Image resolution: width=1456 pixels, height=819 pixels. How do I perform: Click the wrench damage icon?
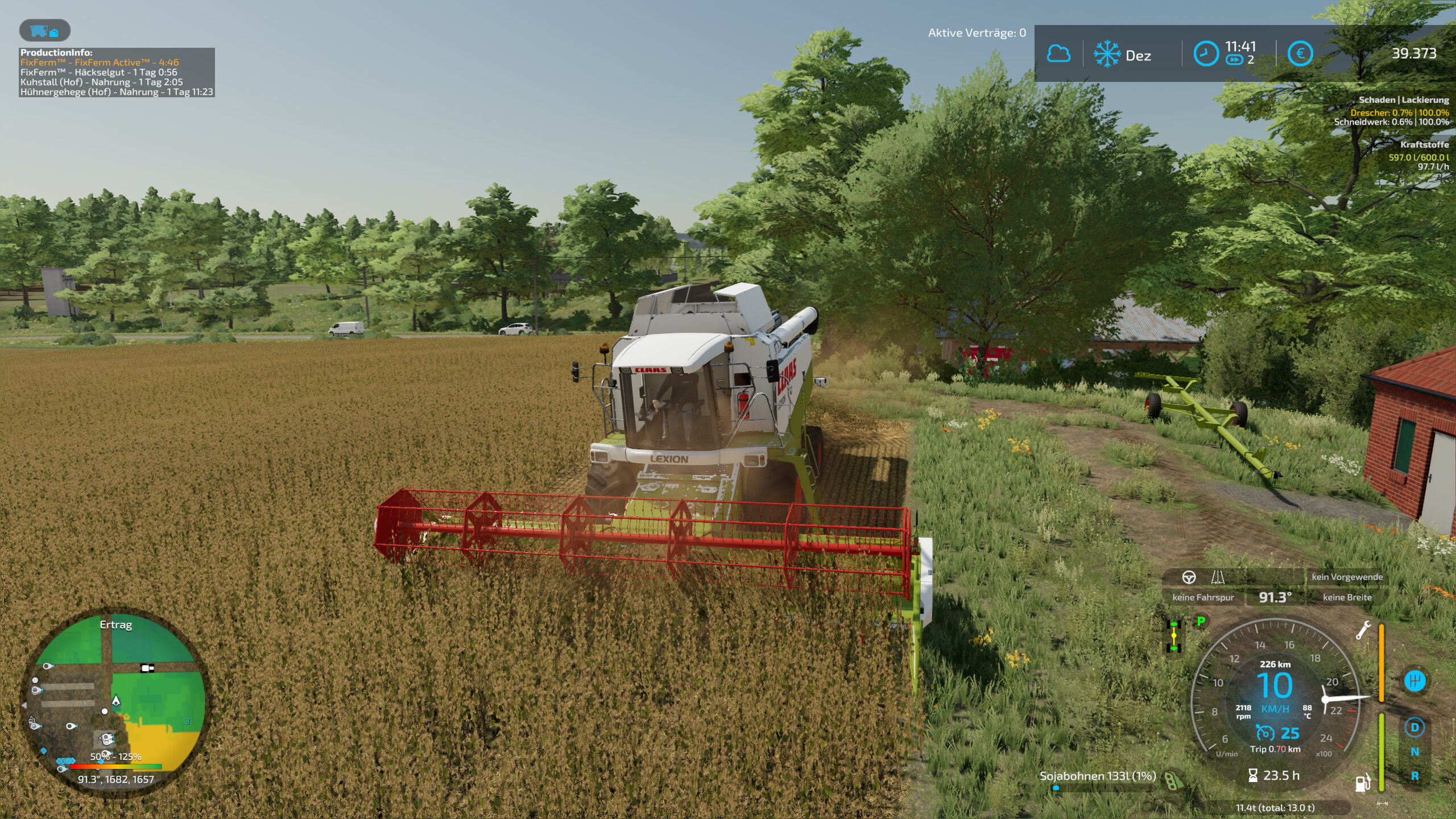click(x=1363, y=630)
